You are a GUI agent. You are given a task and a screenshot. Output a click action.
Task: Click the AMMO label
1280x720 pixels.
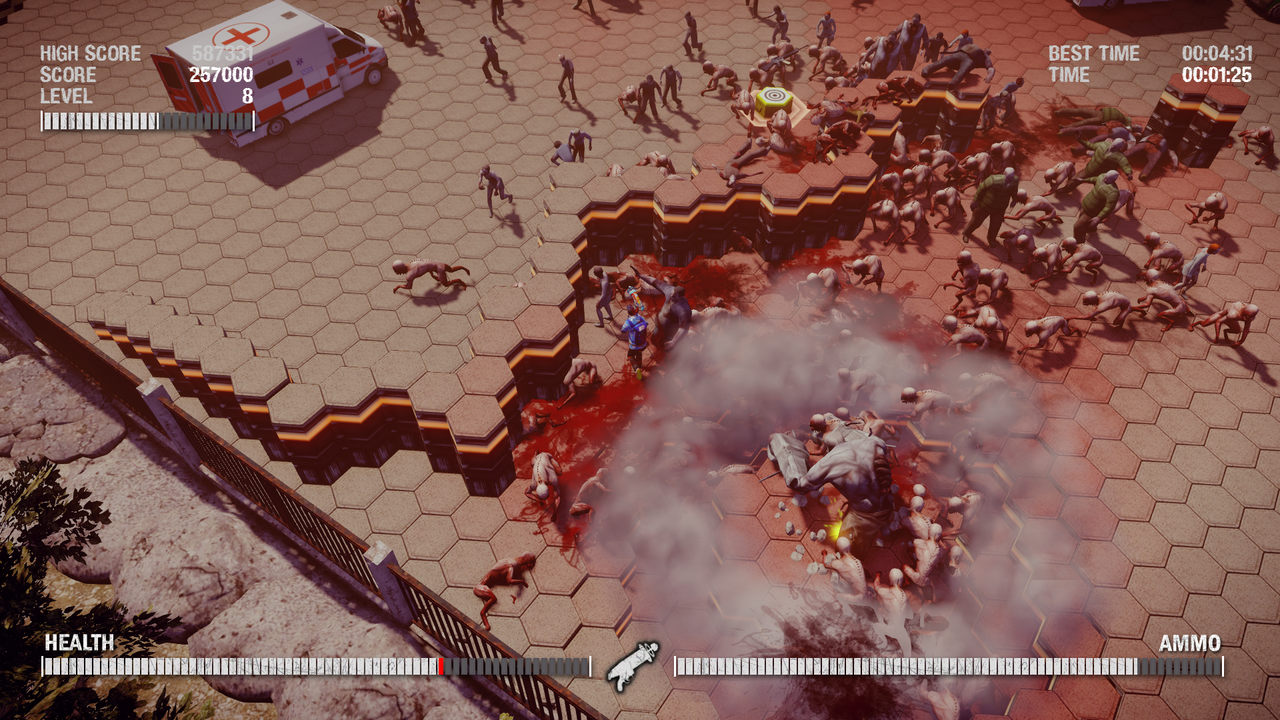tap(1190, 641)
